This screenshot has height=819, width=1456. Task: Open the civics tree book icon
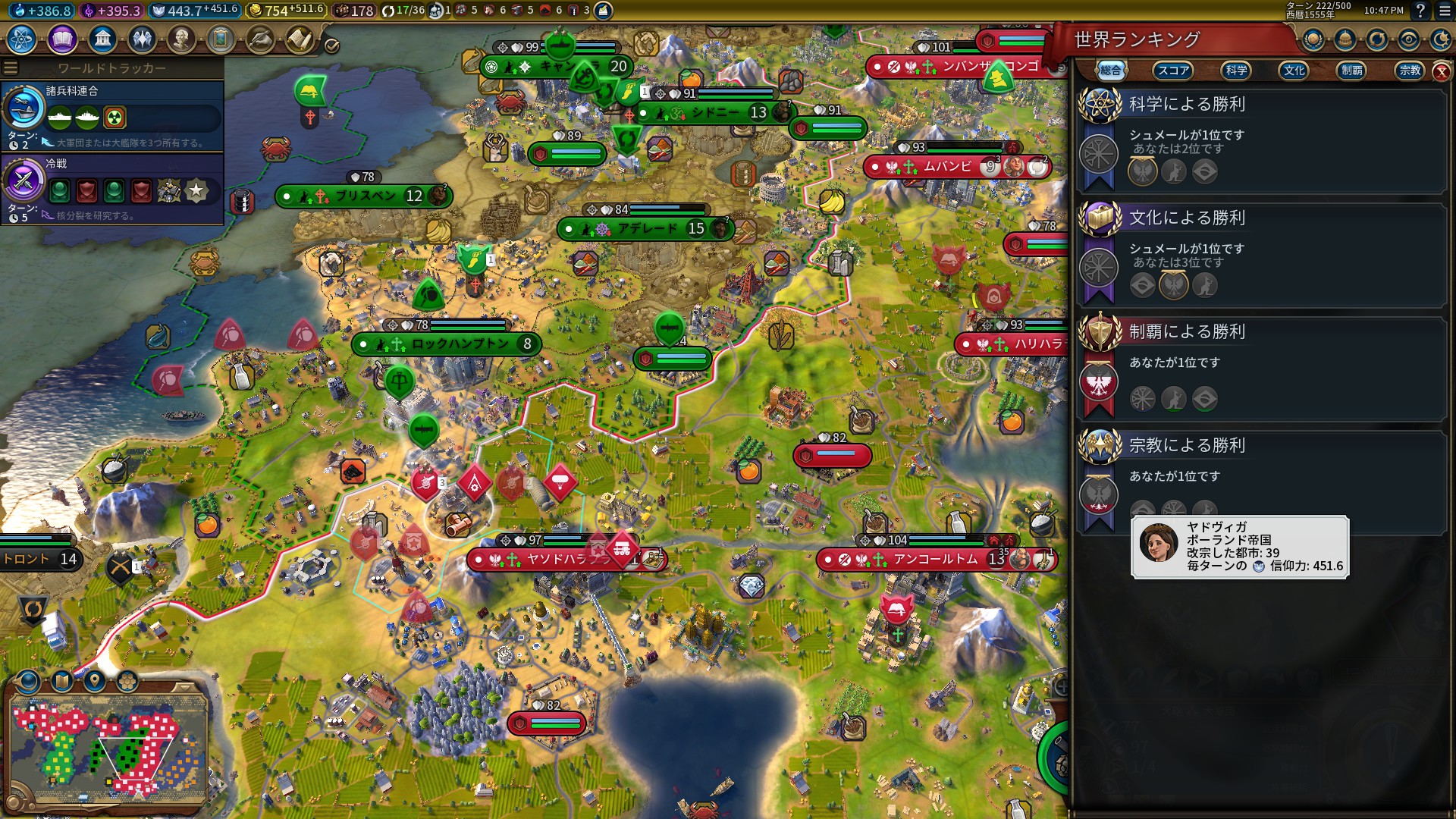click(62, 39)
